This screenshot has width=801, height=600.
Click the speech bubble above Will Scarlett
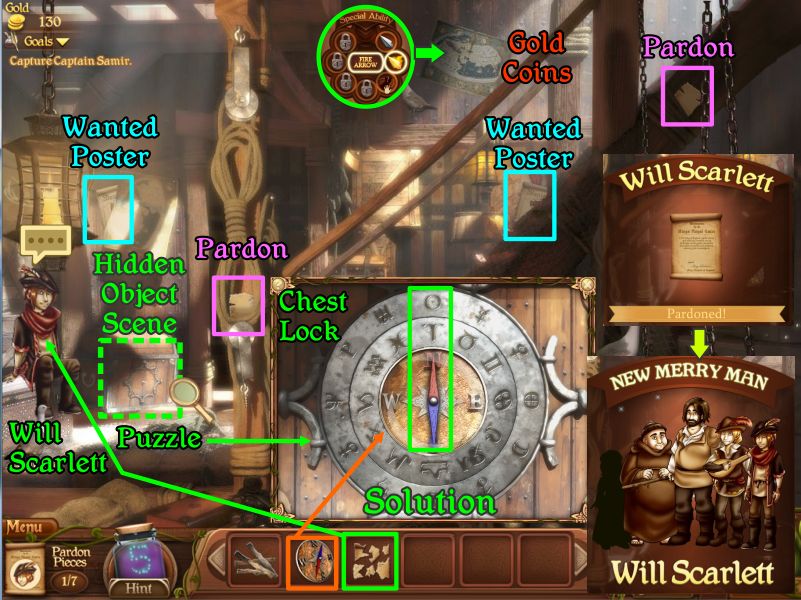47,241
